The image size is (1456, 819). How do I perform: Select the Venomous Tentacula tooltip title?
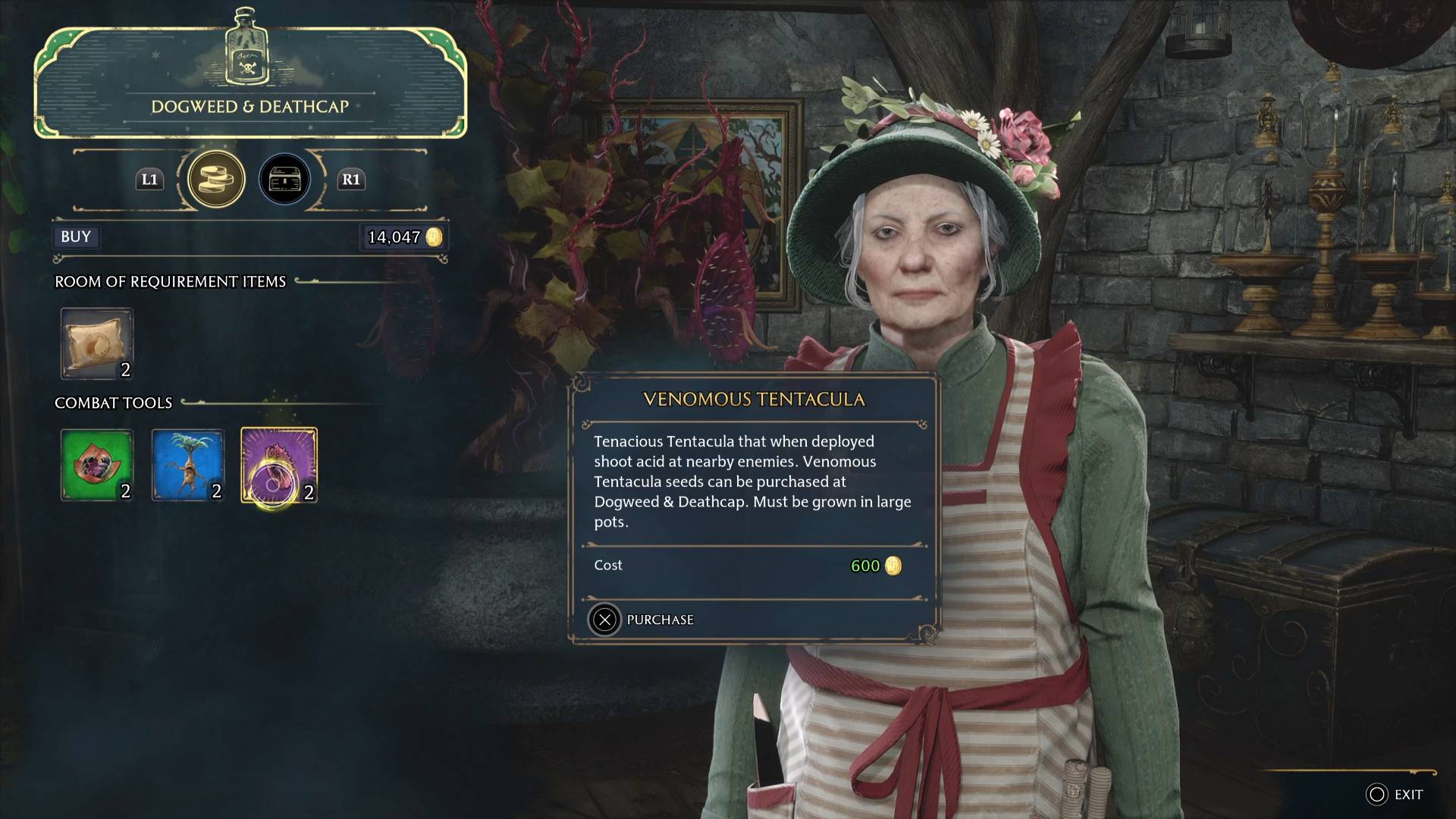[754, 399]
